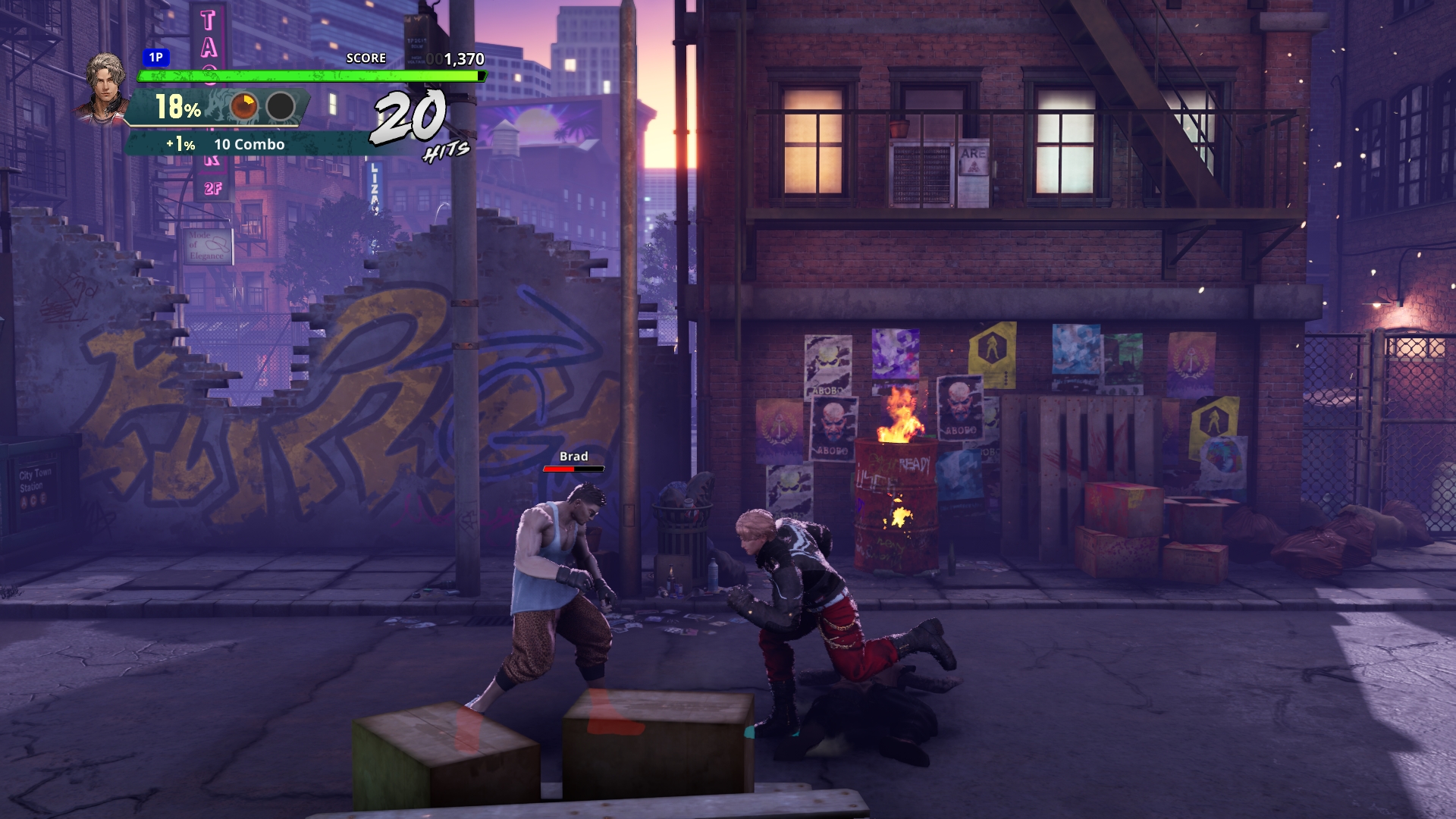Select the filled orange special gauge orb
Viewport: 1456px width, 819px height.
click(244, 107)
